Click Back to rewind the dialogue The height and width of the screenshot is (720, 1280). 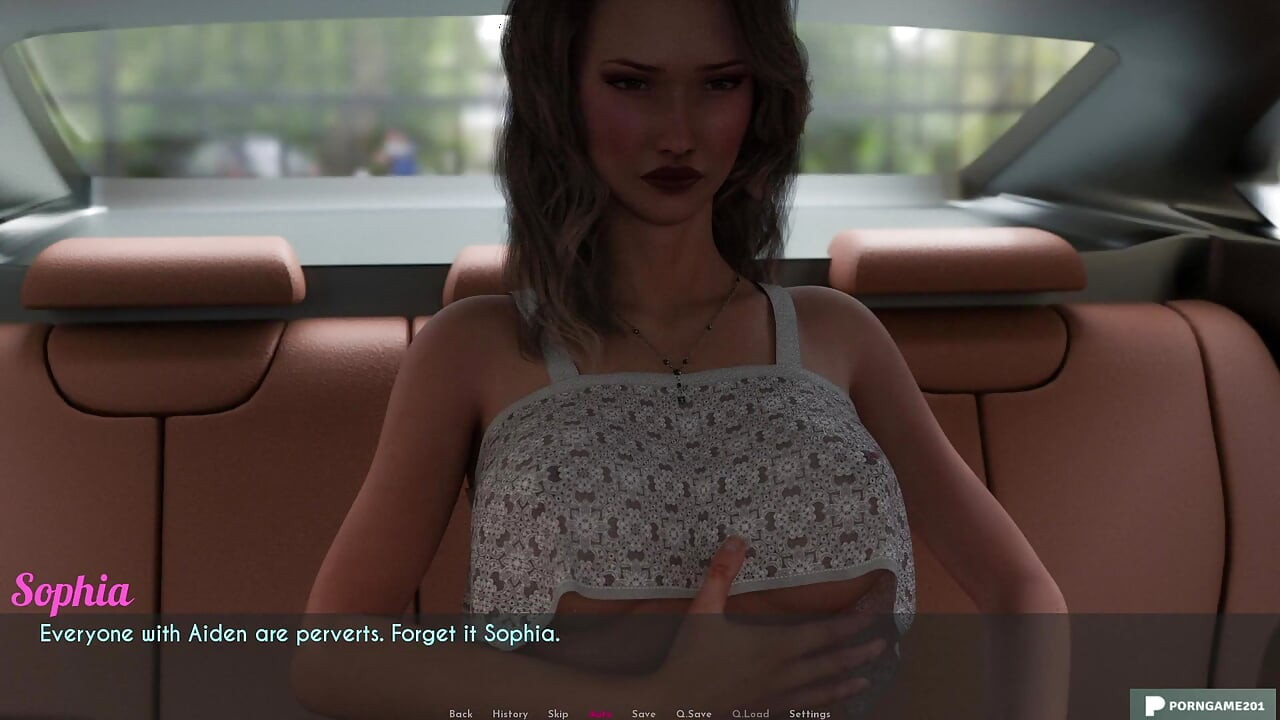461,714
